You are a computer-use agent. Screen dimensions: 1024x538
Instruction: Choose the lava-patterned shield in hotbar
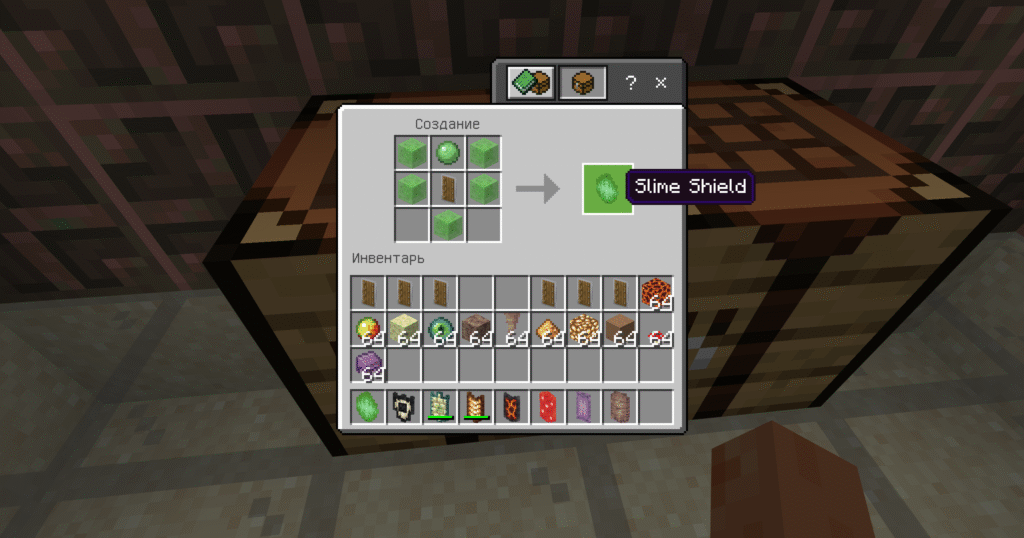512,407
